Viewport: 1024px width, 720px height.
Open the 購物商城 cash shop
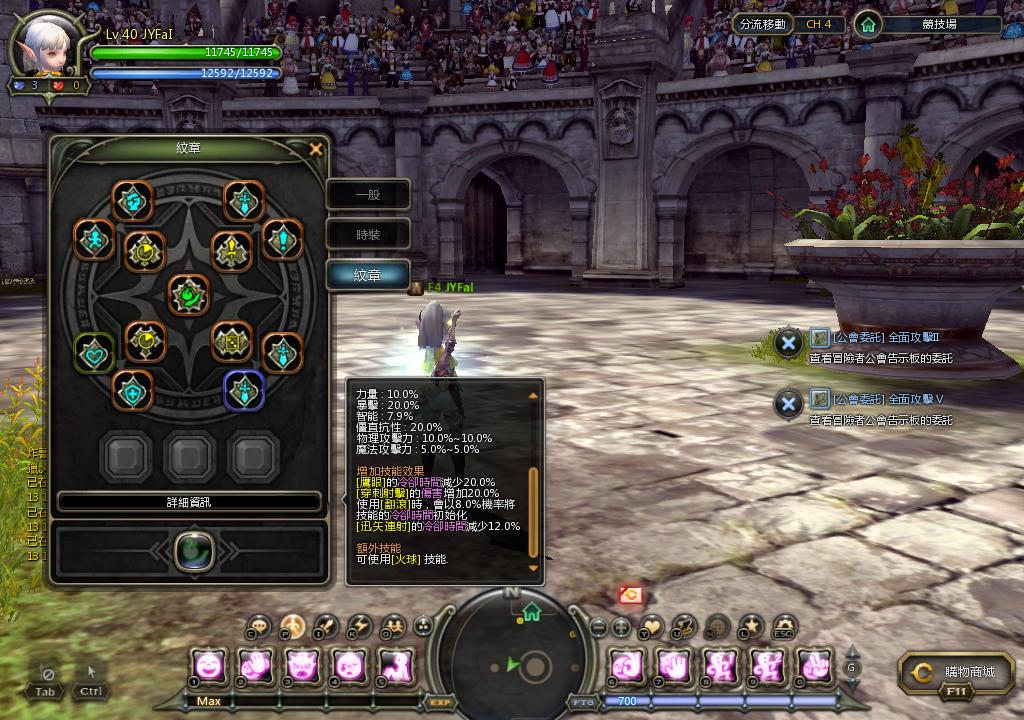955,672
